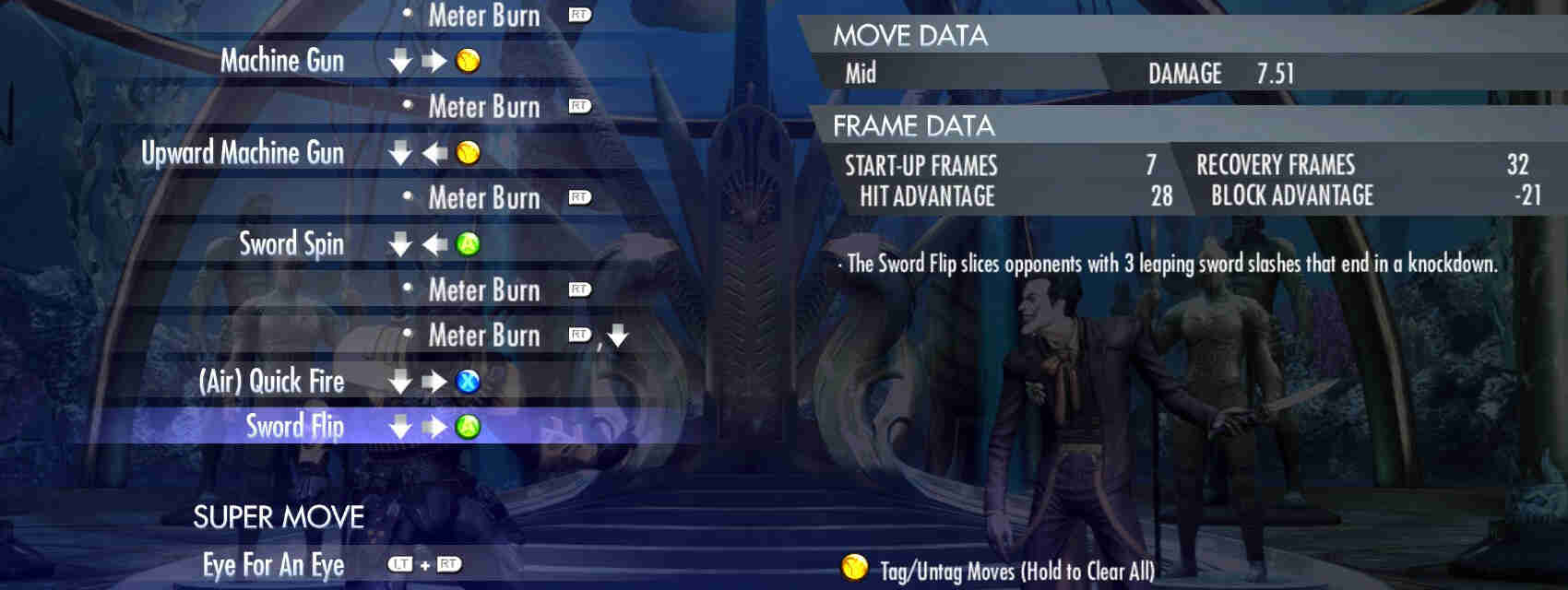Select the Meter Burn entry with down arrow

click(x=484, y=336)
